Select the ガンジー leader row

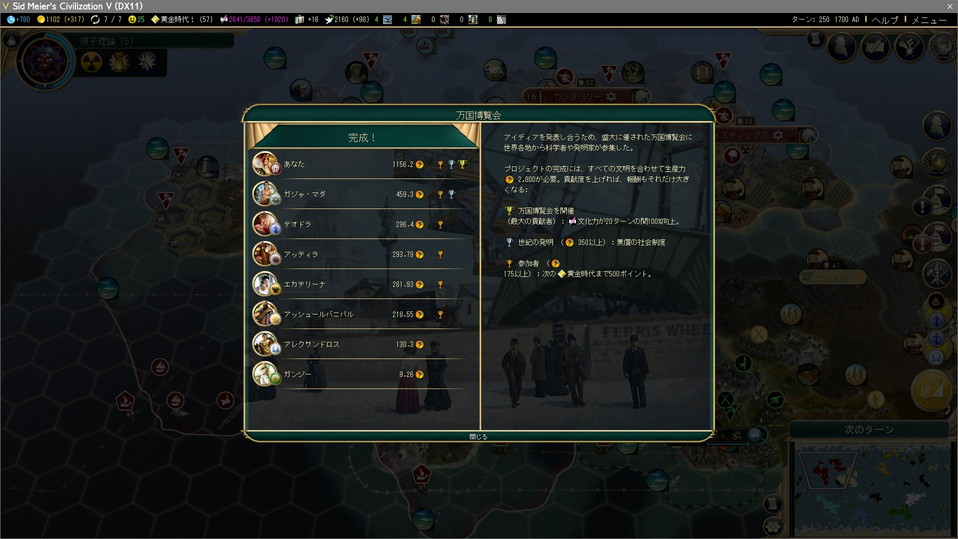coord(361,374)
